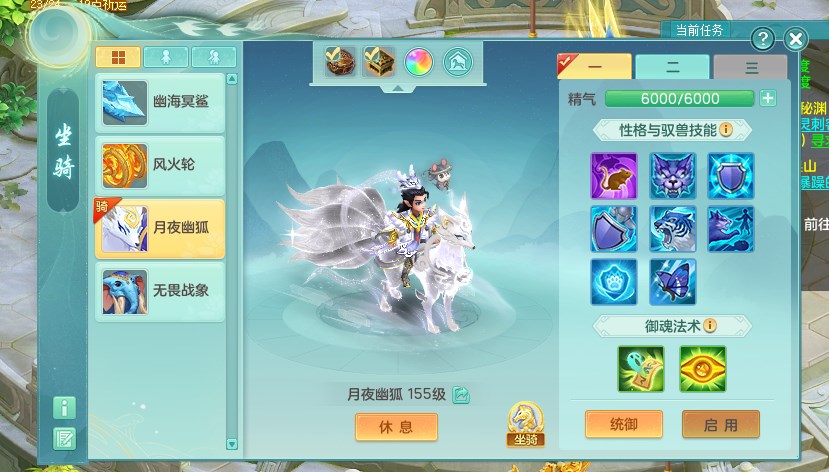829x472 pixels.
Task: Switch to skill plan tab 二
Action: click(x=672, y=67)
